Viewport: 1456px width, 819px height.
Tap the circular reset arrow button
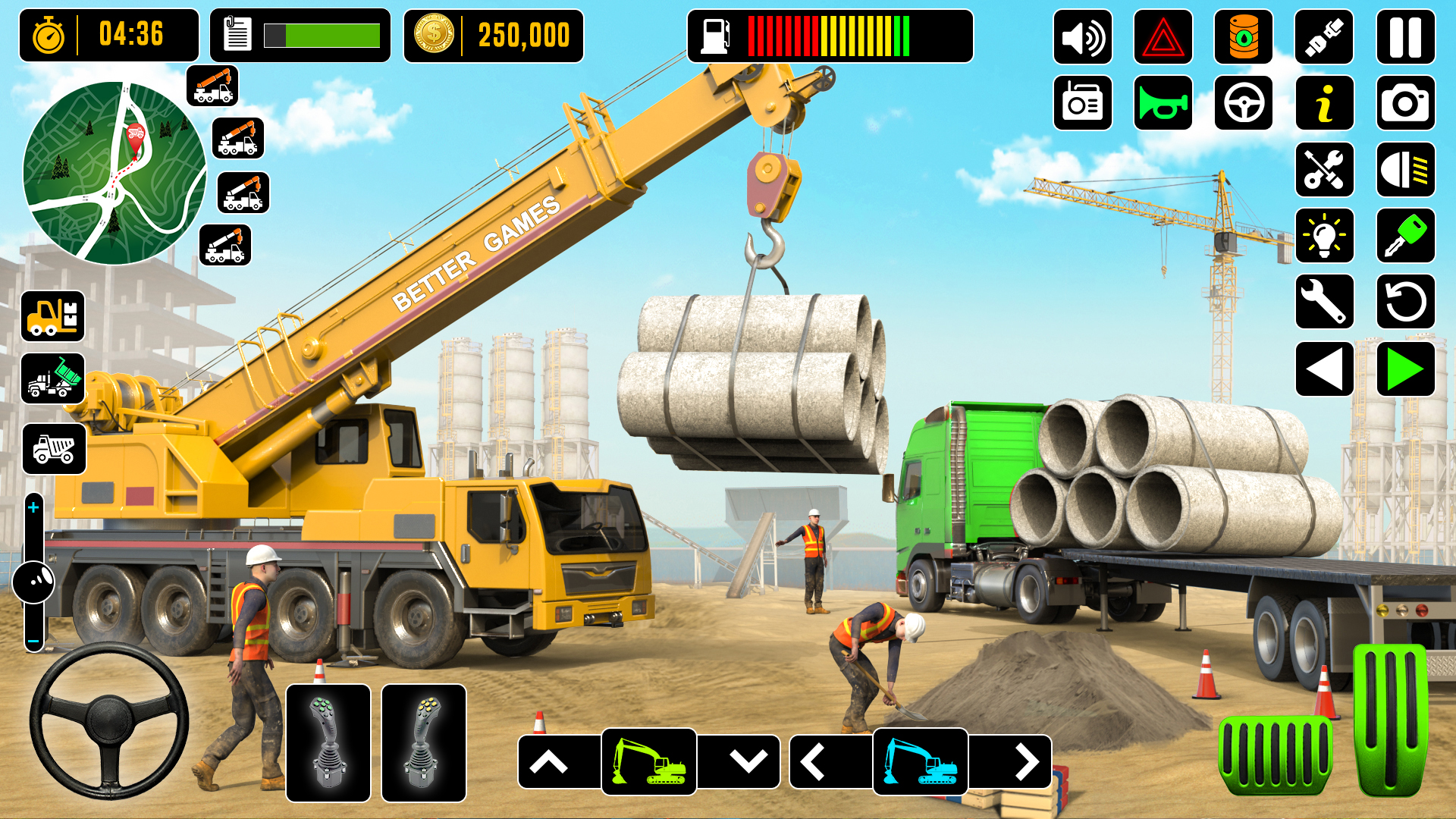click(1405, 302)
